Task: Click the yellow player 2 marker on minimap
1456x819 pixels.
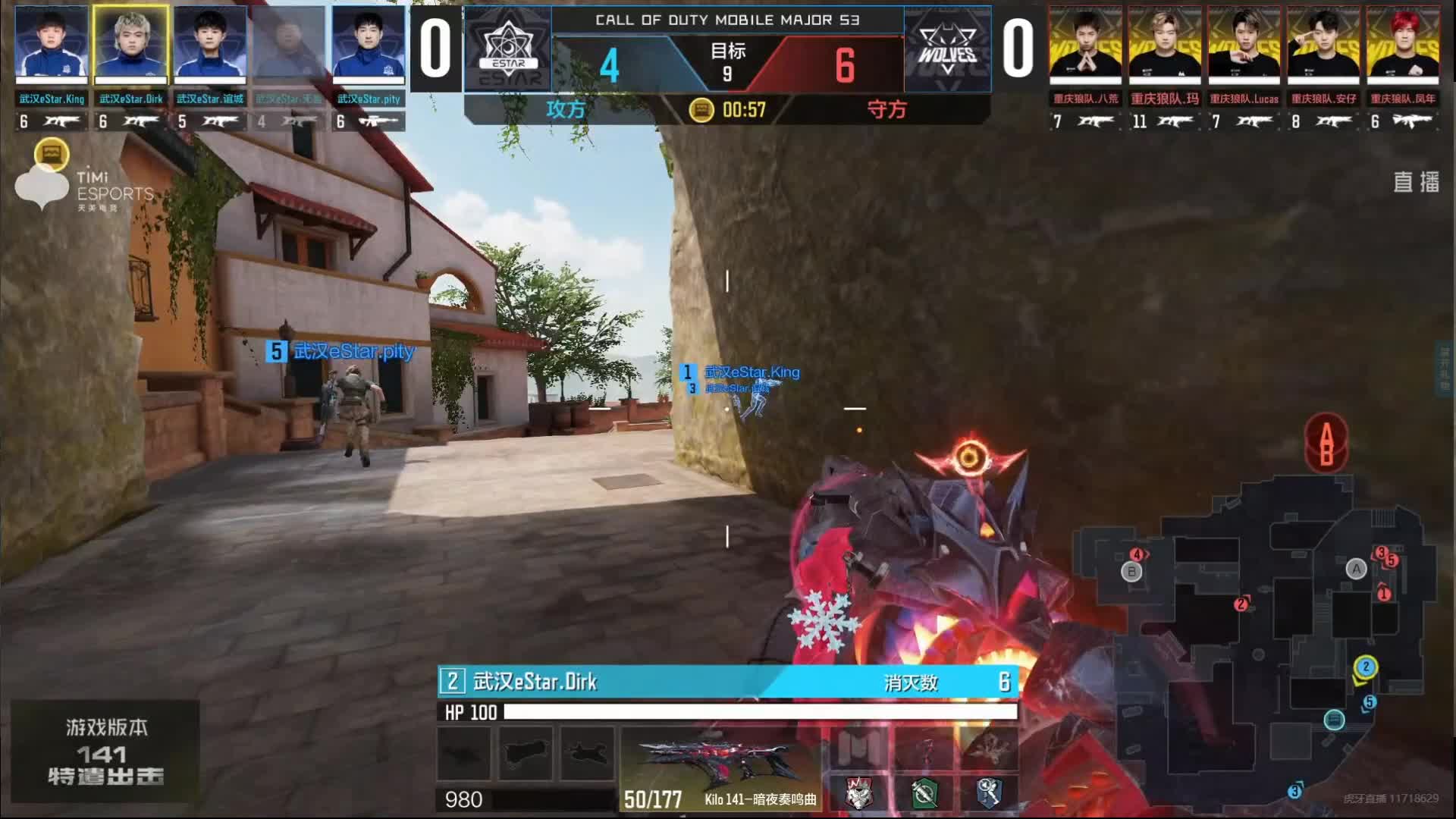Action: pyautogui.click(x=1366, y=667)
